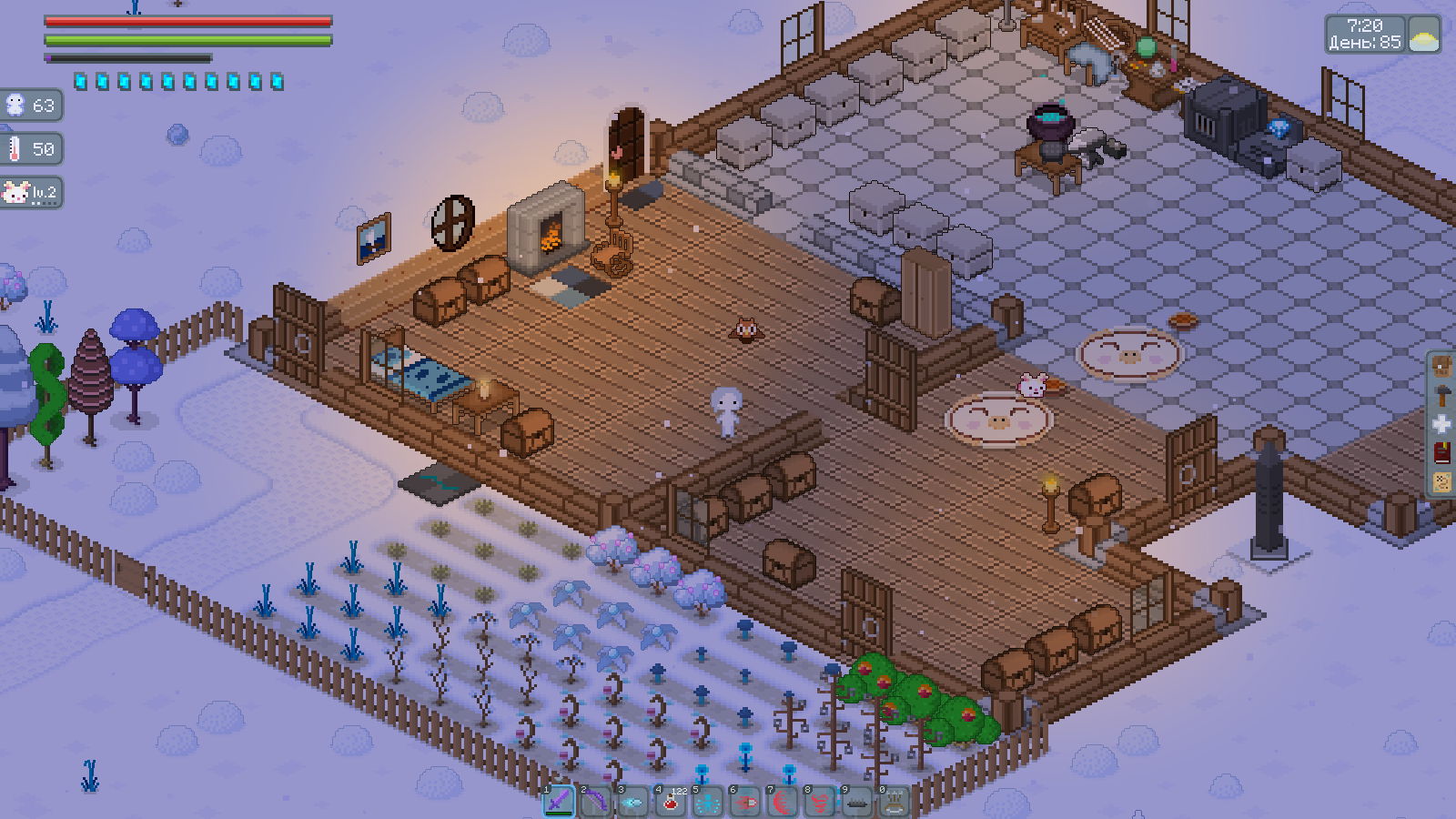Open the red journal book
This screenshot has width=1456, height=819.
click(x=1442, y=452)
